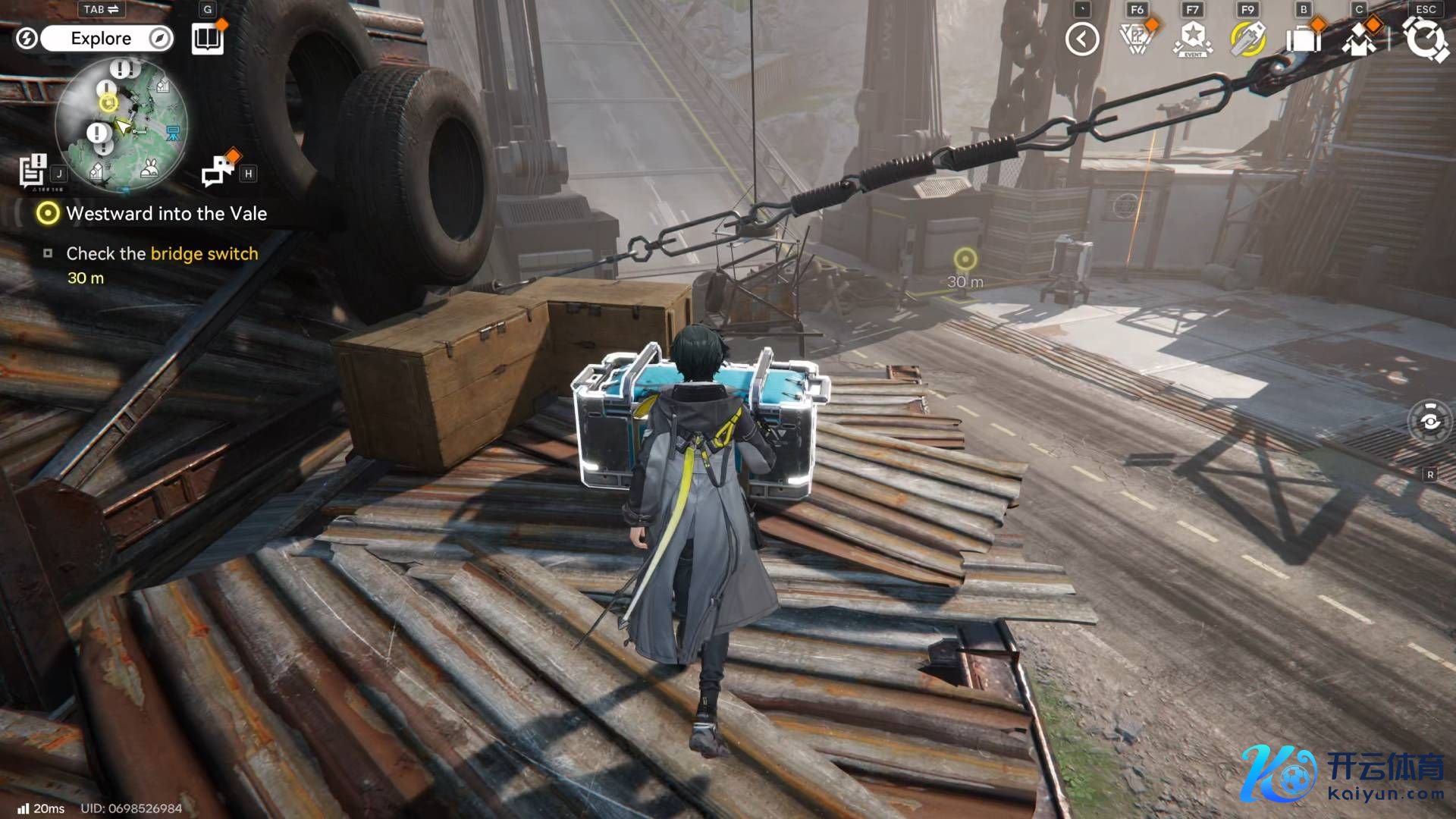The image size is (1456, 819).
Task: Click the back arrow circle button
Action: pos(1082,39)
